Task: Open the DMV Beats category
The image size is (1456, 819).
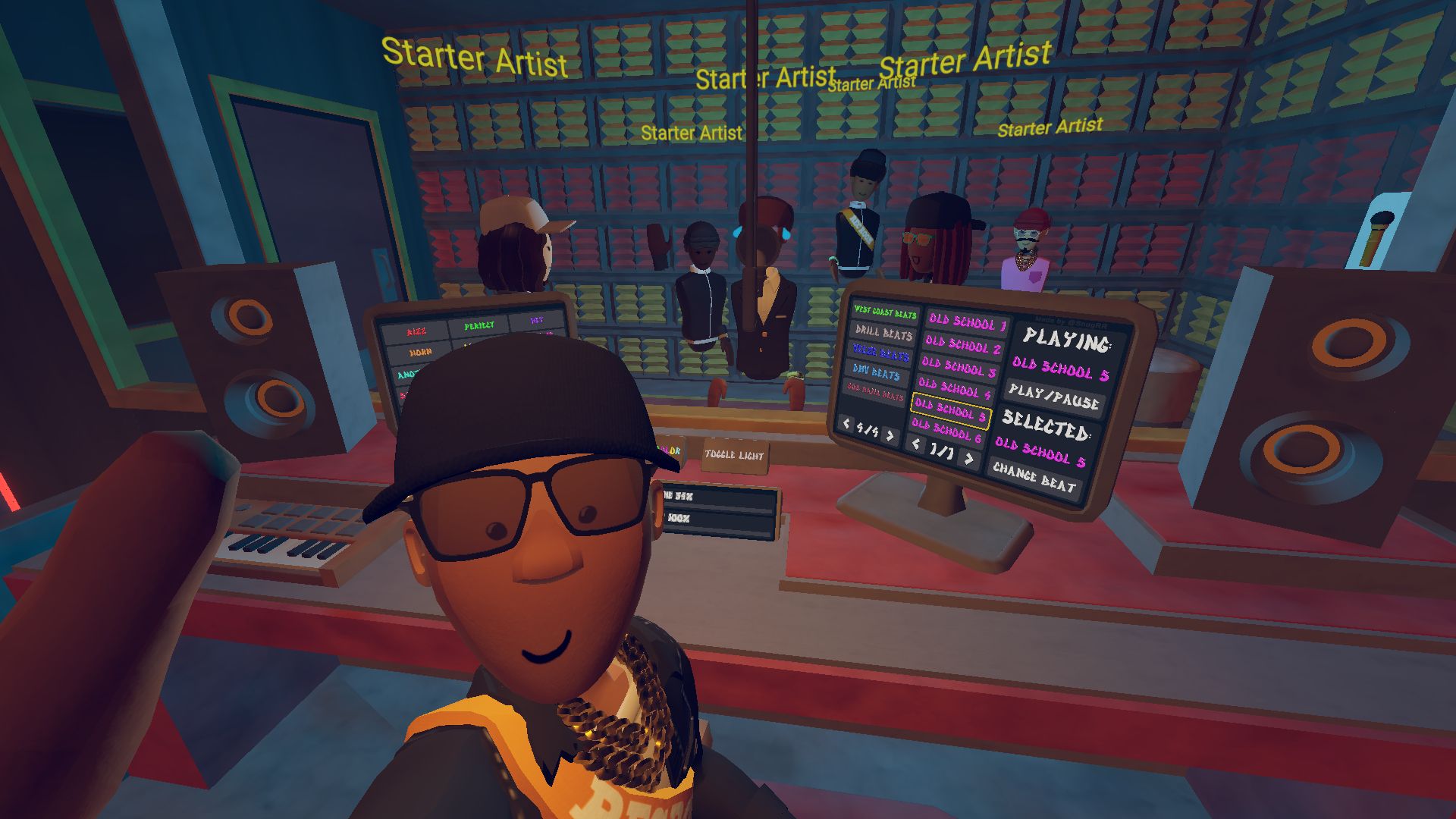Action: coord(876,372)
